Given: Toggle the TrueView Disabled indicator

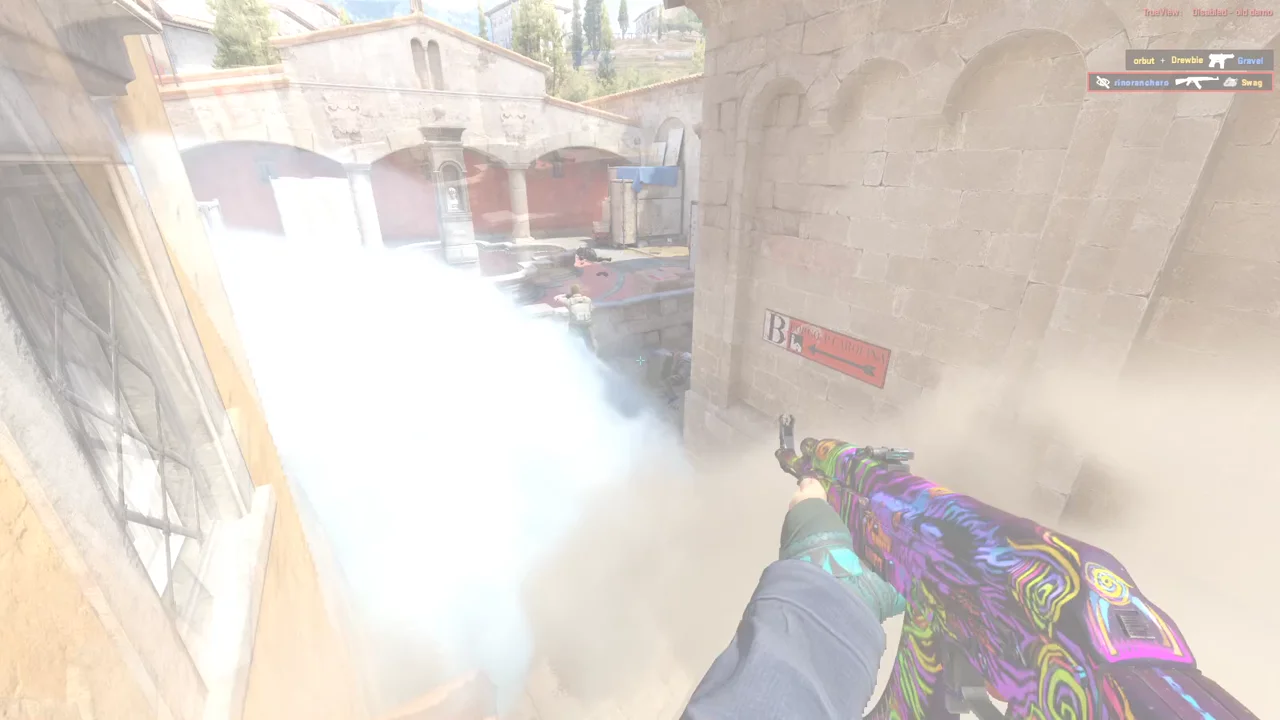Looking at the screenshot, I should [1210, 12].
